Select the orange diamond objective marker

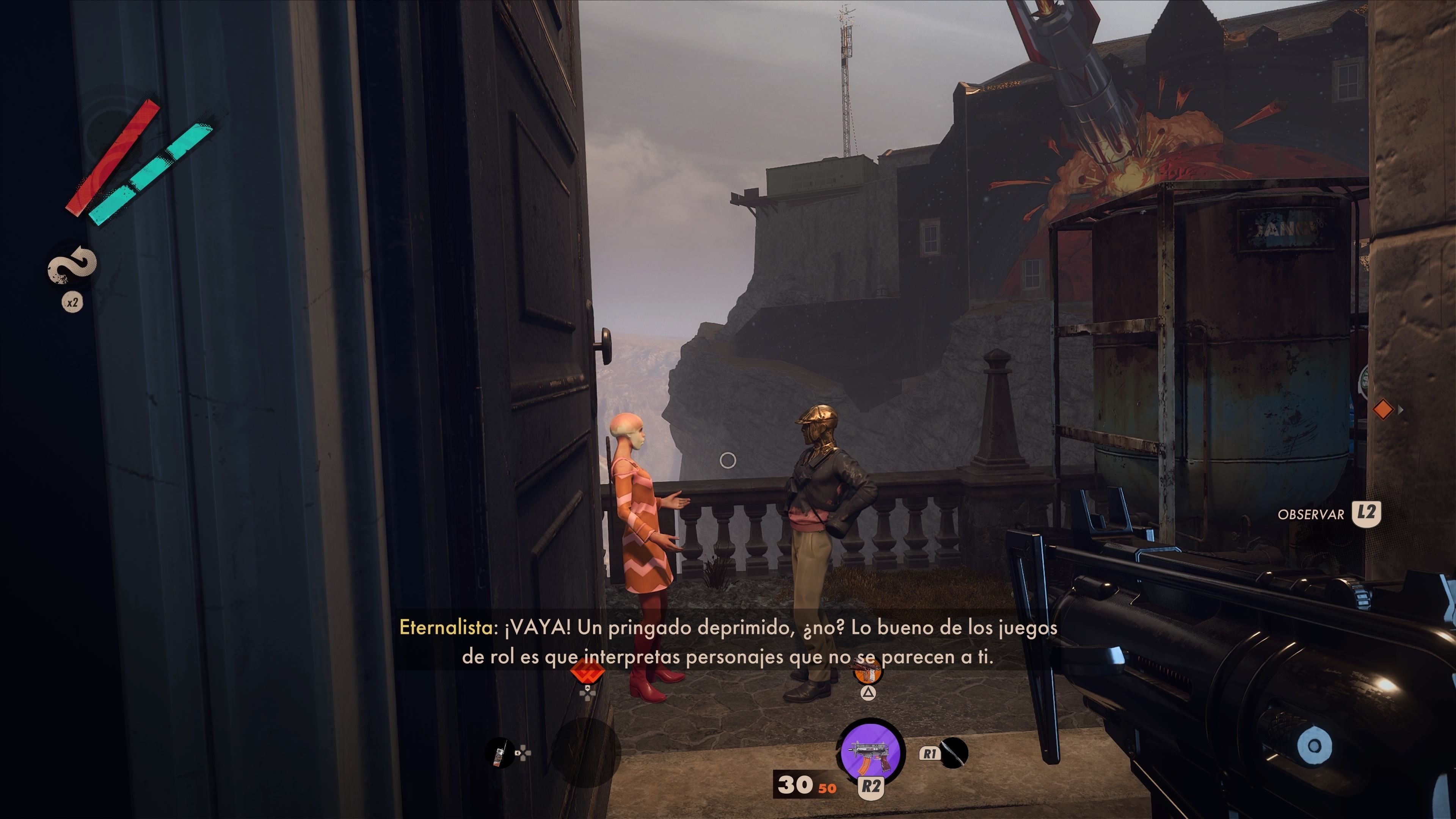click(x=1382, y=409)
